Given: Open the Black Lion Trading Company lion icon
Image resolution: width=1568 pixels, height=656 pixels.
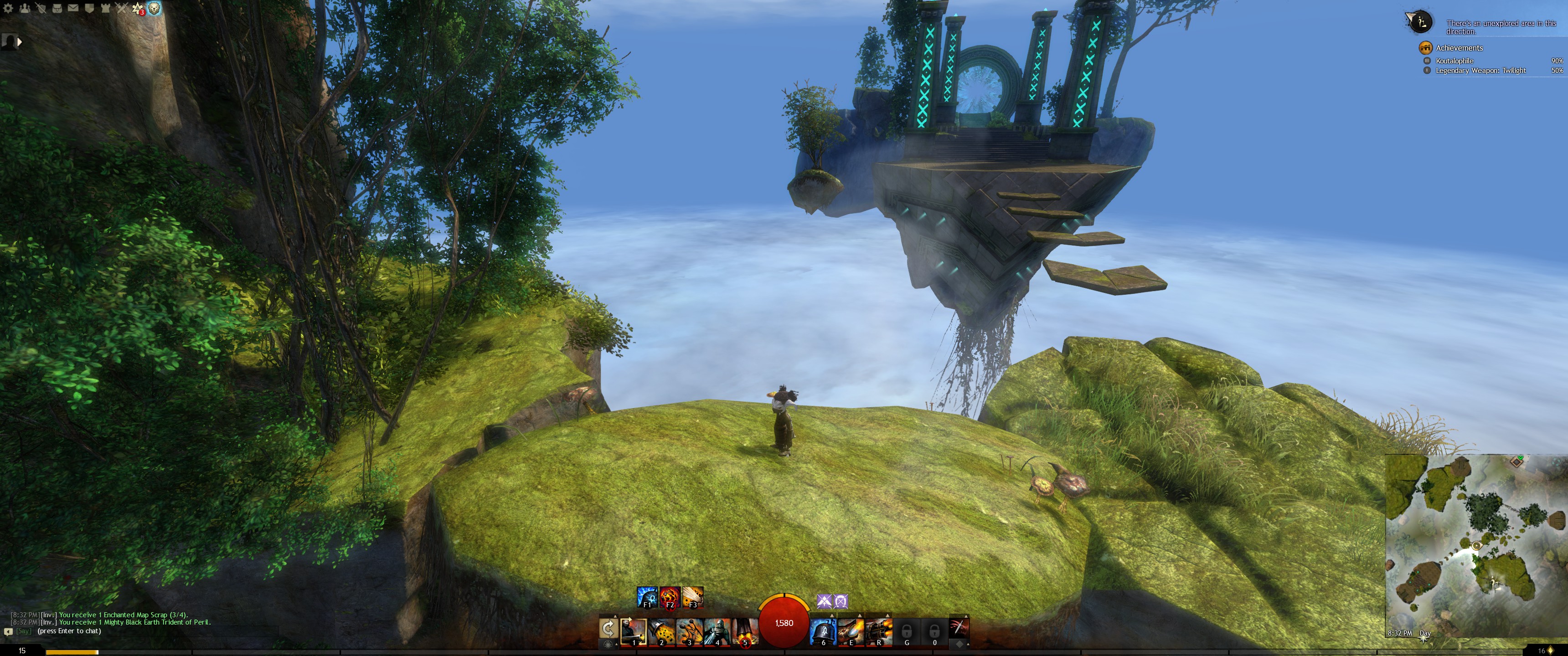Looking at the screenshot, I should [155, 8].
